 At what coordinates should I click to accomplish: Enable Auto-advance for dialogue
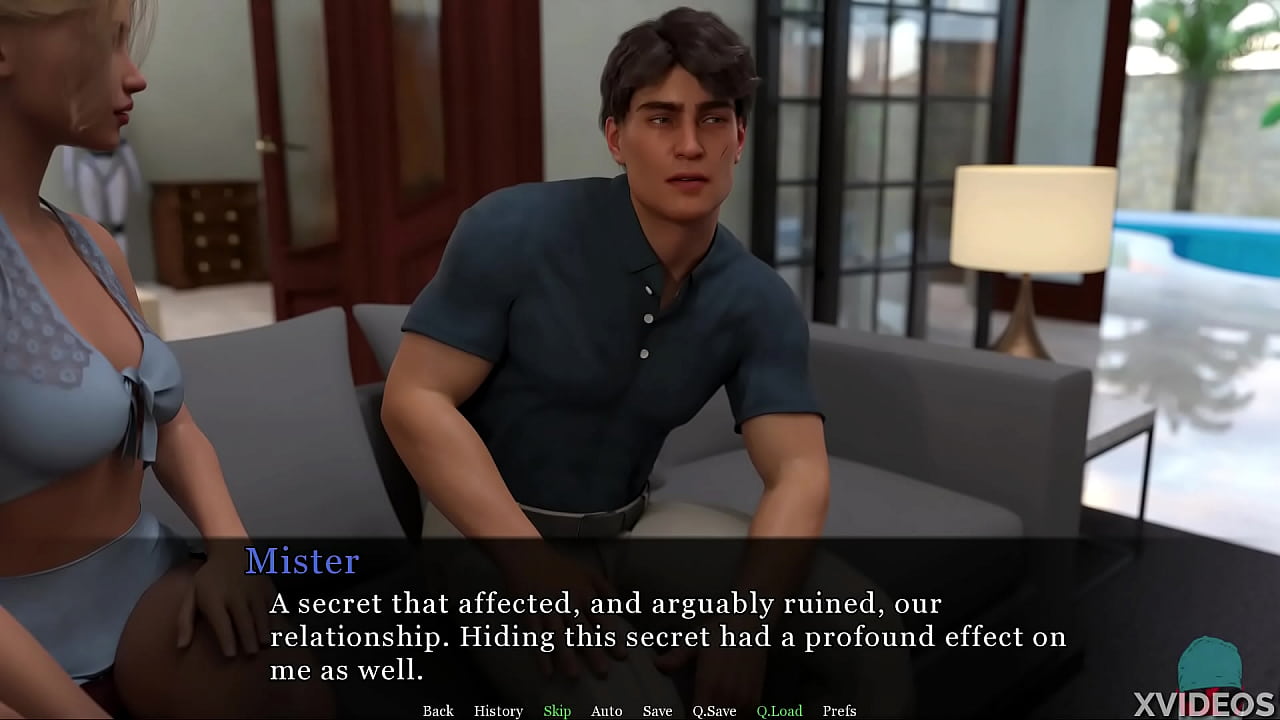(x=606, y=711)
